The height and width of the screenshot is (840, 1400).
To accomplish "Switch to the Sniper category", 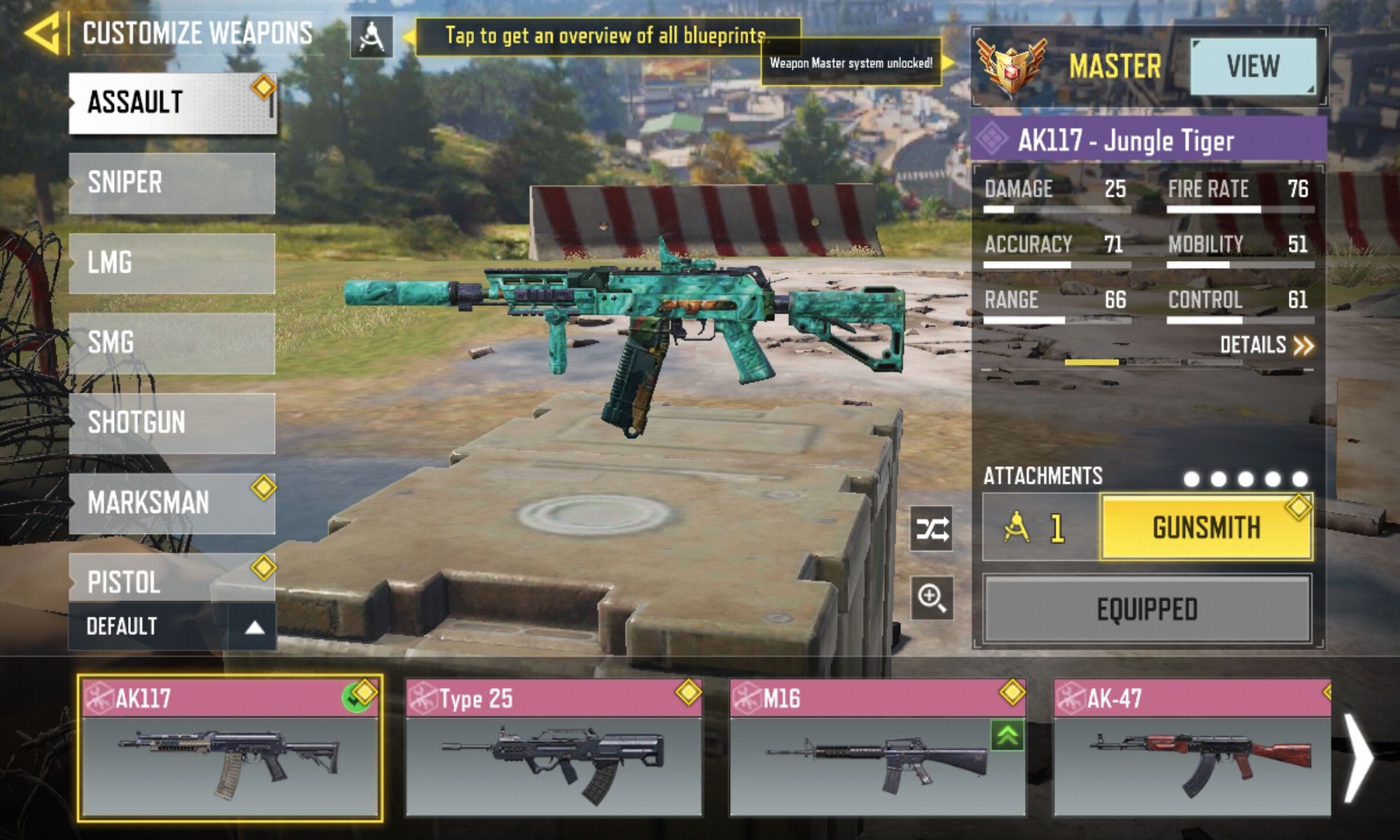I will point(172,183).
